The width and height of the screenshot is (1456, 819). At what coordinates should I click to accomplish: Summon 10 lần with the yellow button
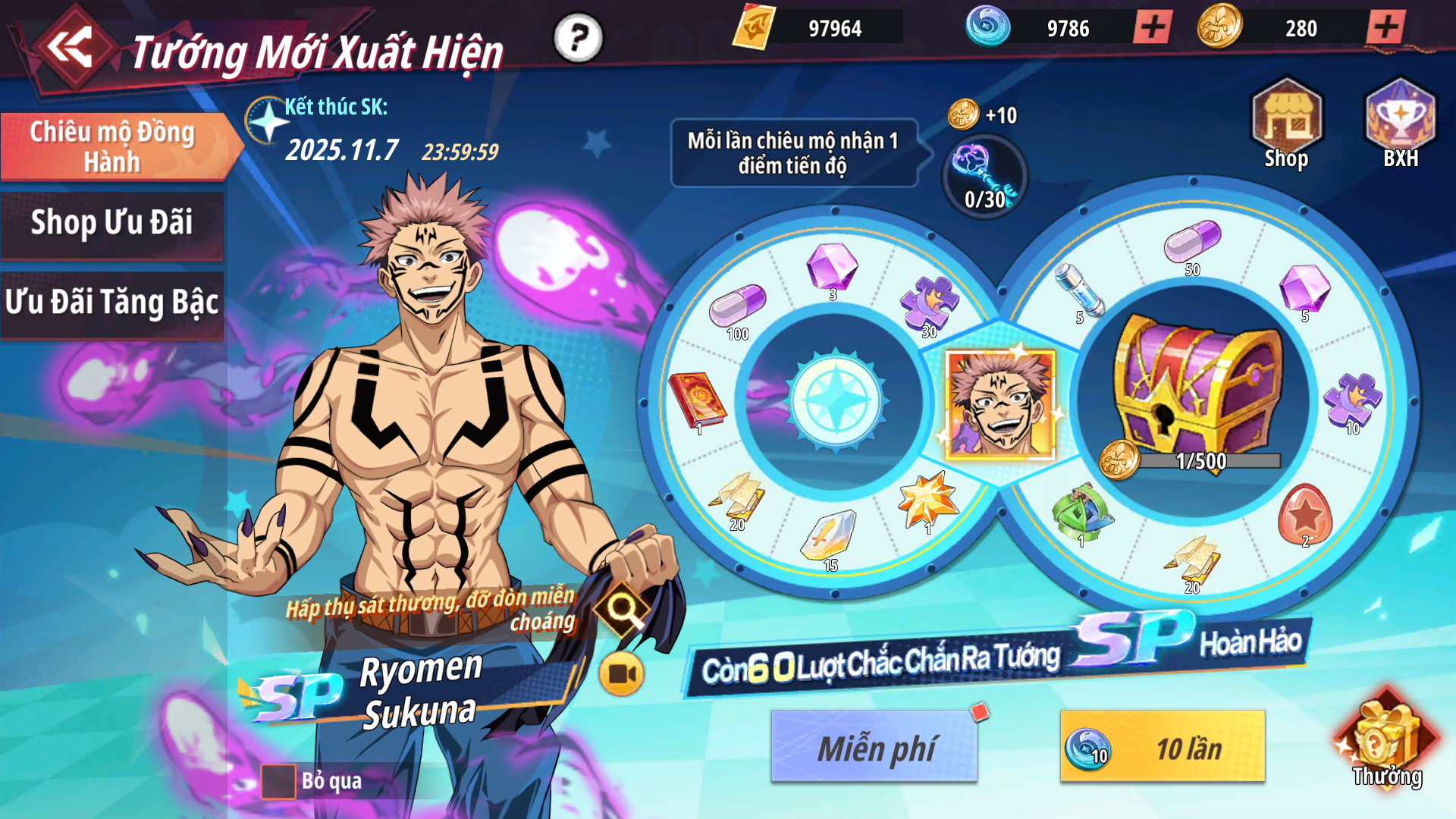click(x=1163, y=748)
